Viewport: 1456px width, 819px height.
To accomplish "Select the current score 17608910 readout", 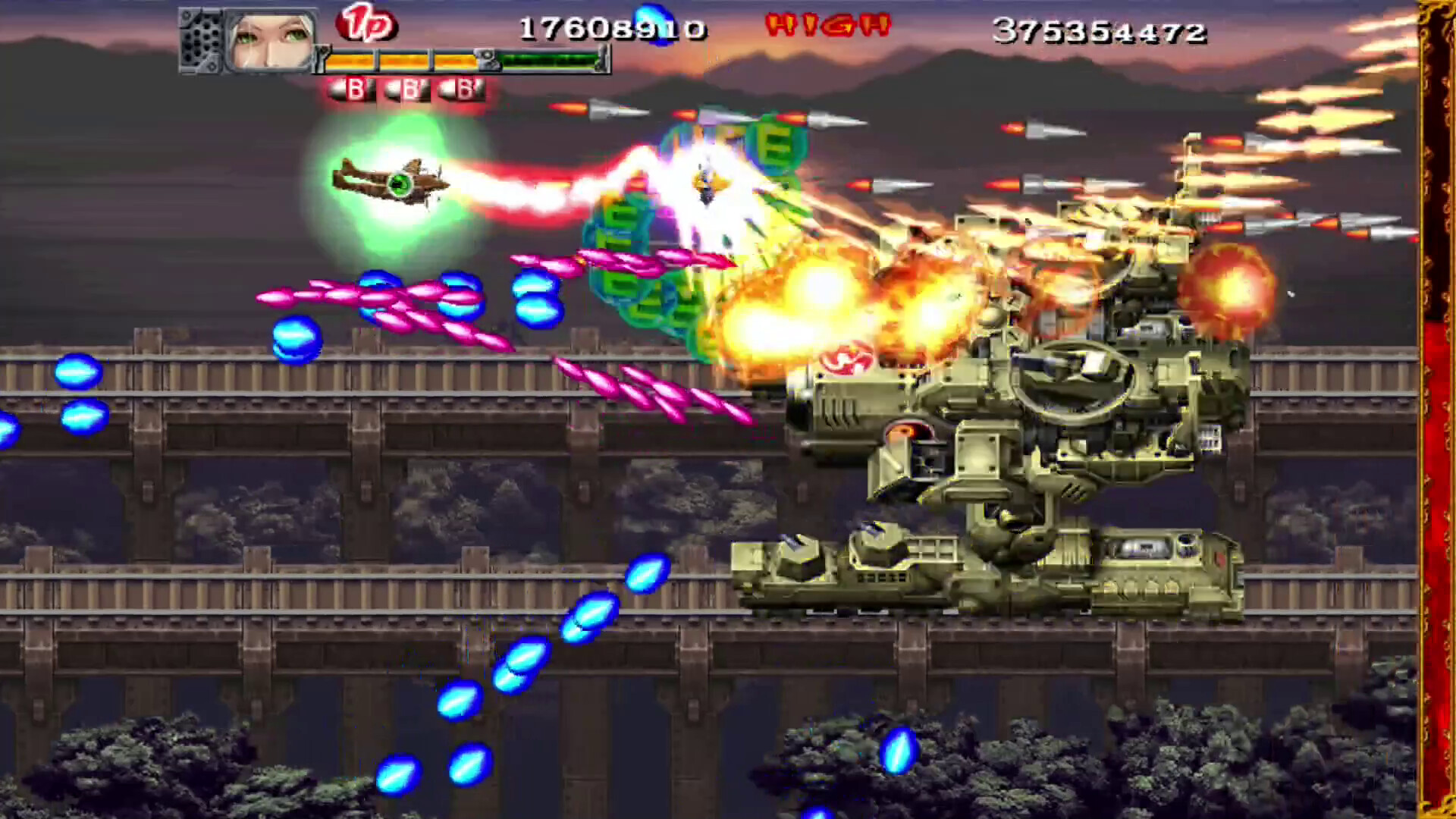I will [x=614, y=29].
